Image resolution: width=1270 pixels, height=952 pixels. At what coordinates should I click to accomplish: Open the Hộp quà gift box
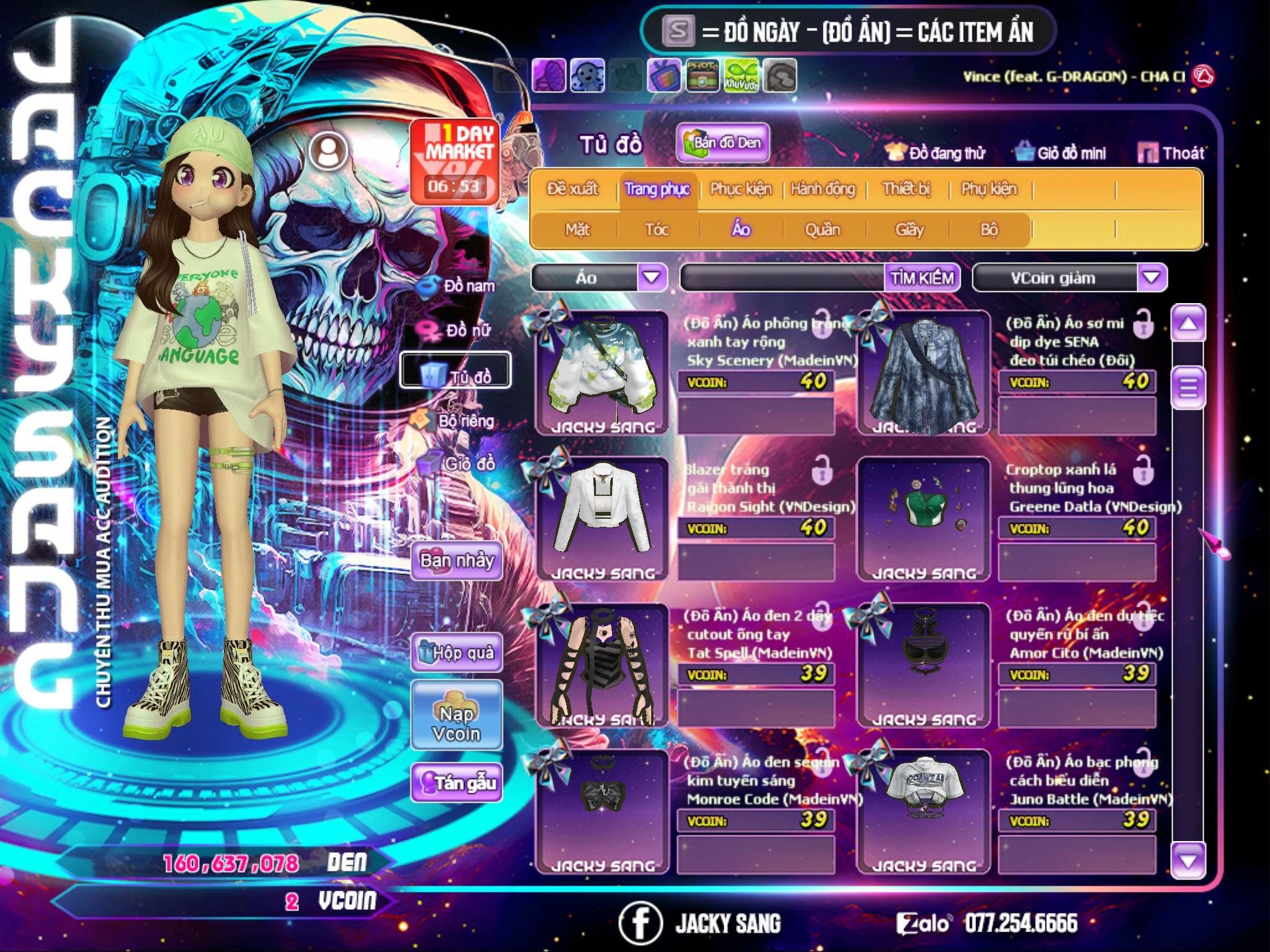pos(456,652)
